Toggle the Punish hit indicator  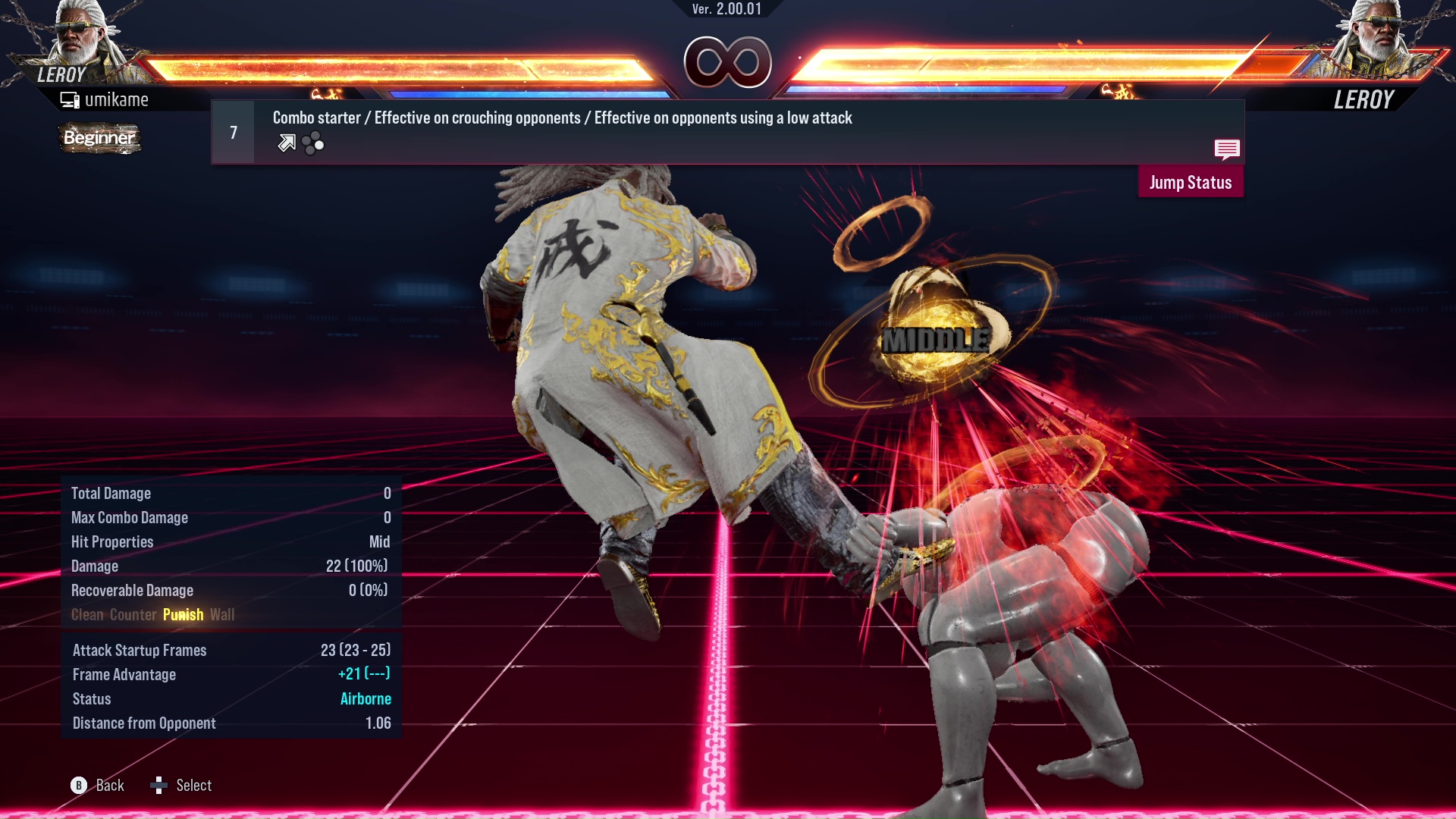(x=183, y=614)
